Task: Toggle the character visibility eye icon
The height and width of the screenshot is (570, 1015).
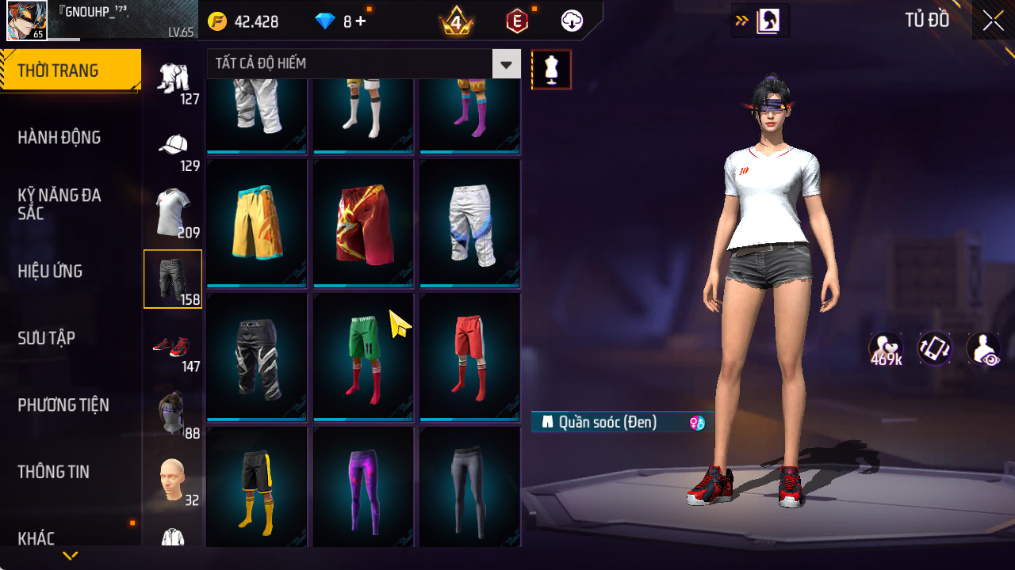Action: [984, 349]
